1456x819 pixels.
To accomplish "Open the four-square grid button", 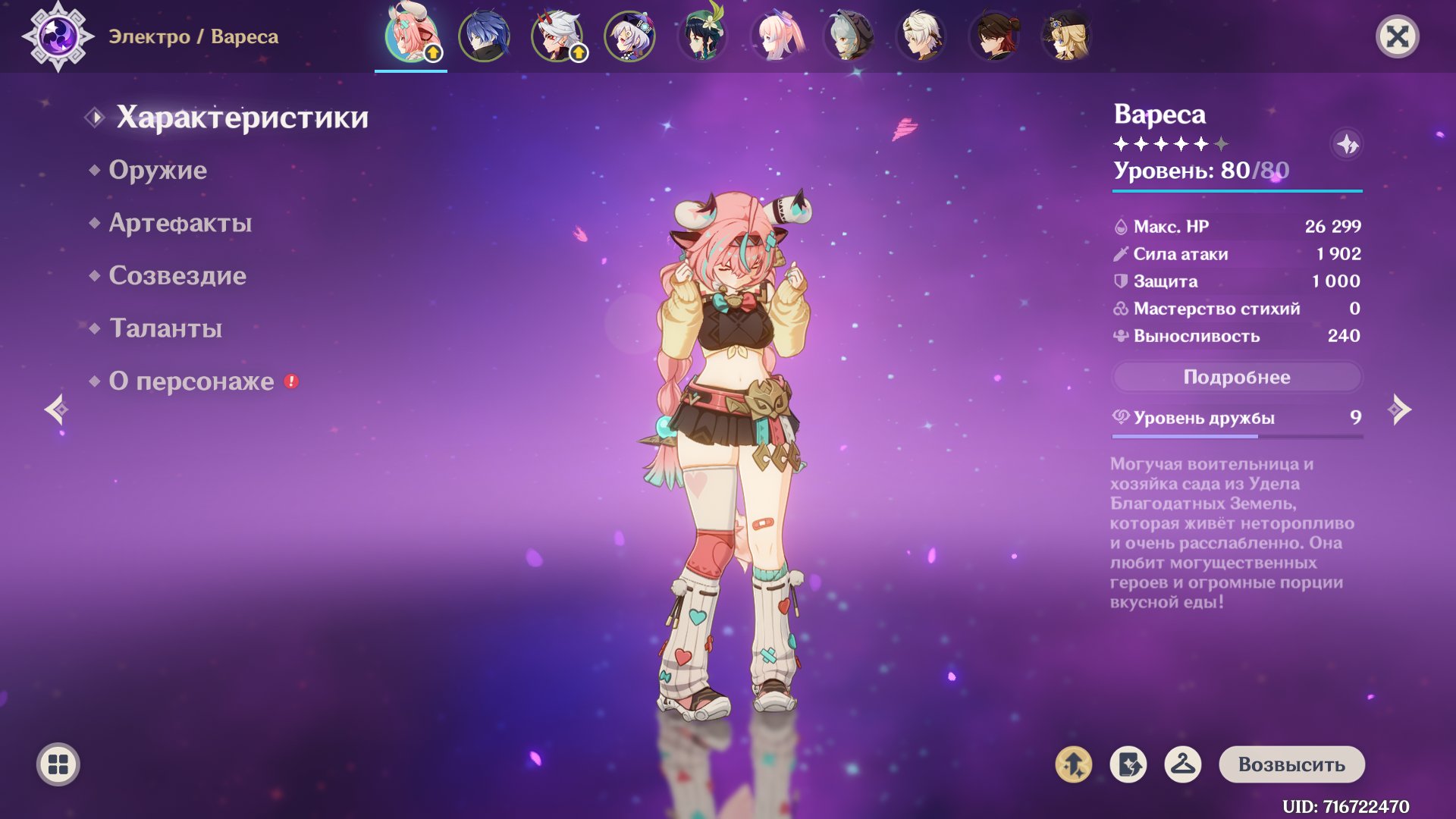I will [x=58, y=764].
